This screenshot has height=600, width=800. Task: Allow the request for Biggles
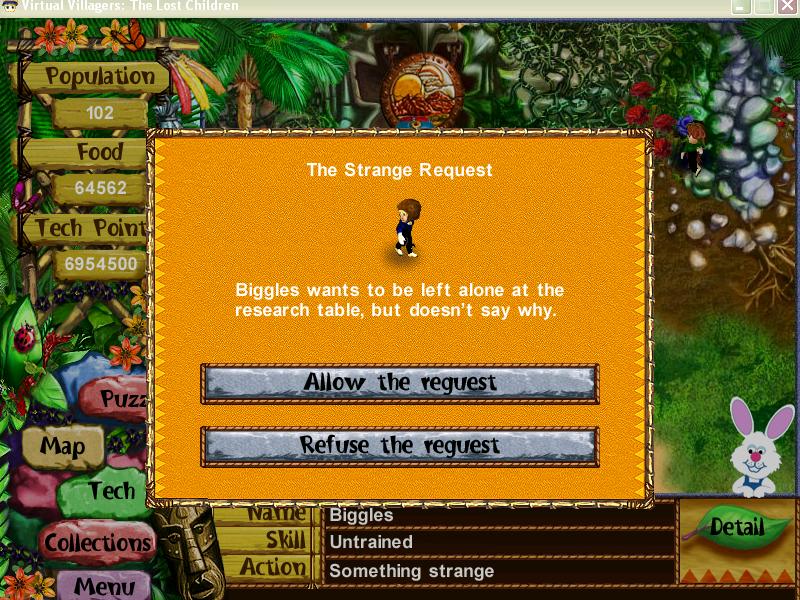pos(400,383)
